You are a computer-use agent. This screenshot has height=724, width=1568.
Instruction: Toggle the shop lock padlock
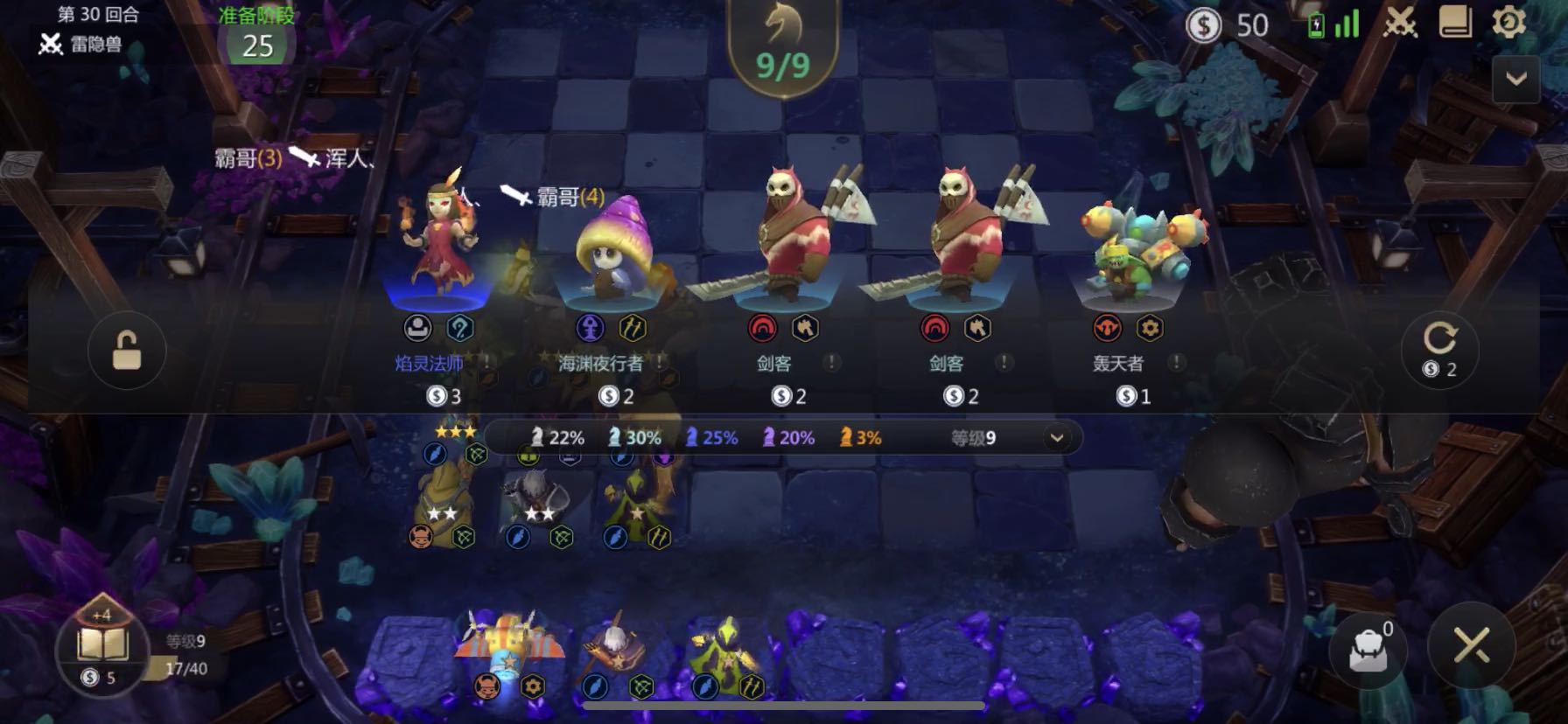127,349
